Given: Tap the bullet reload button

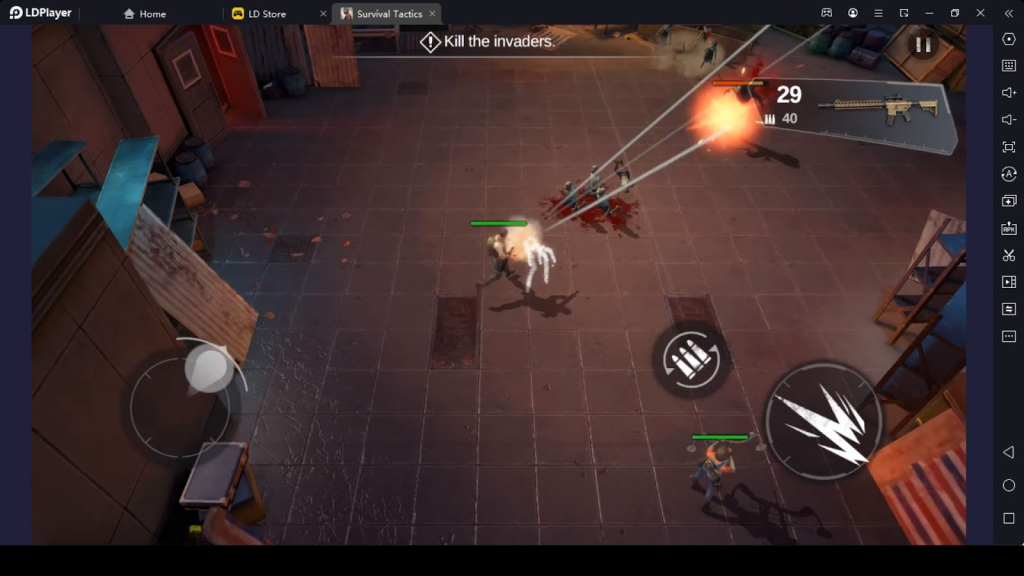Looking at the screenshot, I should click(x=690, y=358).
